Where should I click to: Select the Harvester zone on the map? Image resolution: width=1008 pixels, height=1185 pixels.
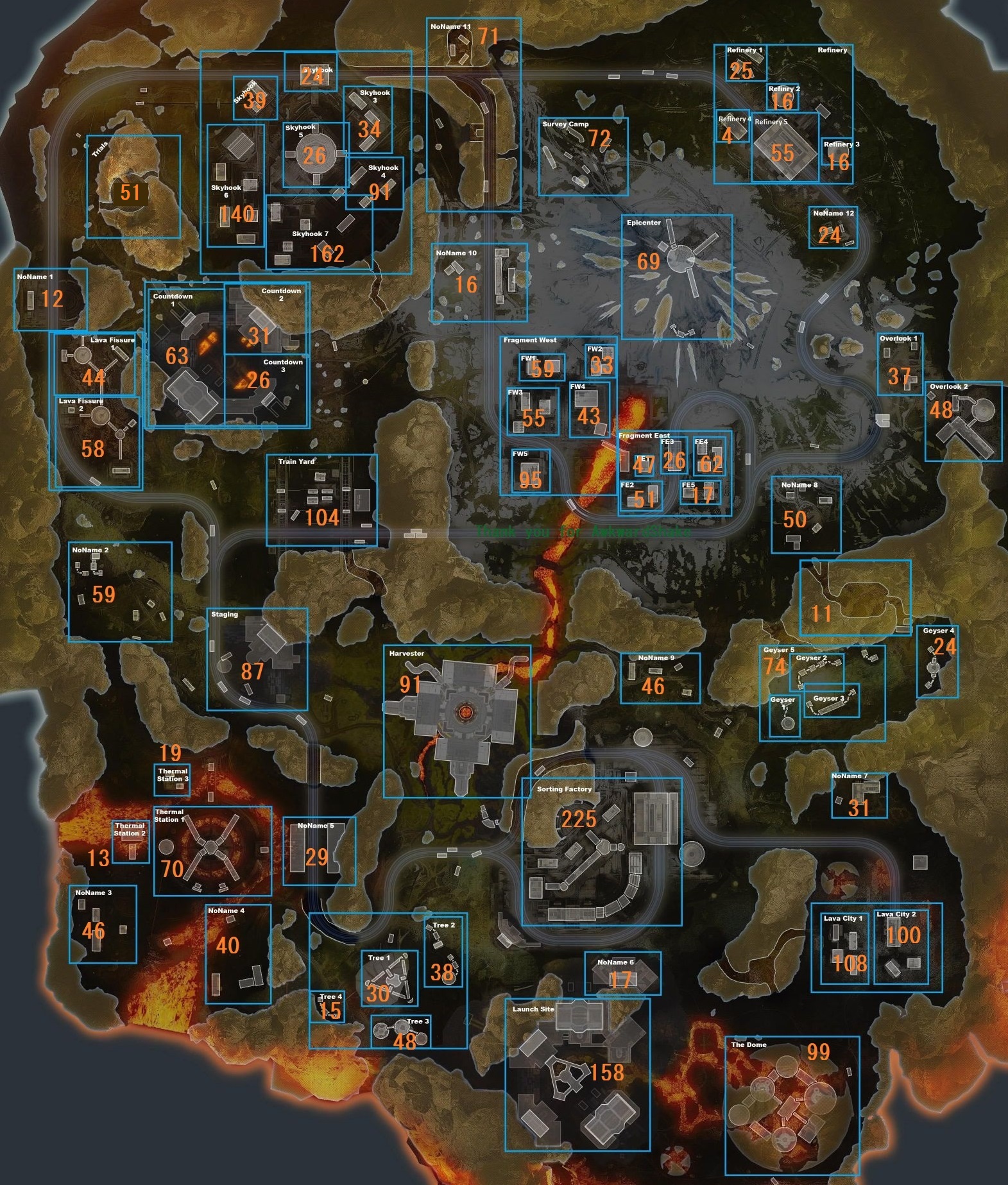click(457, 720)
